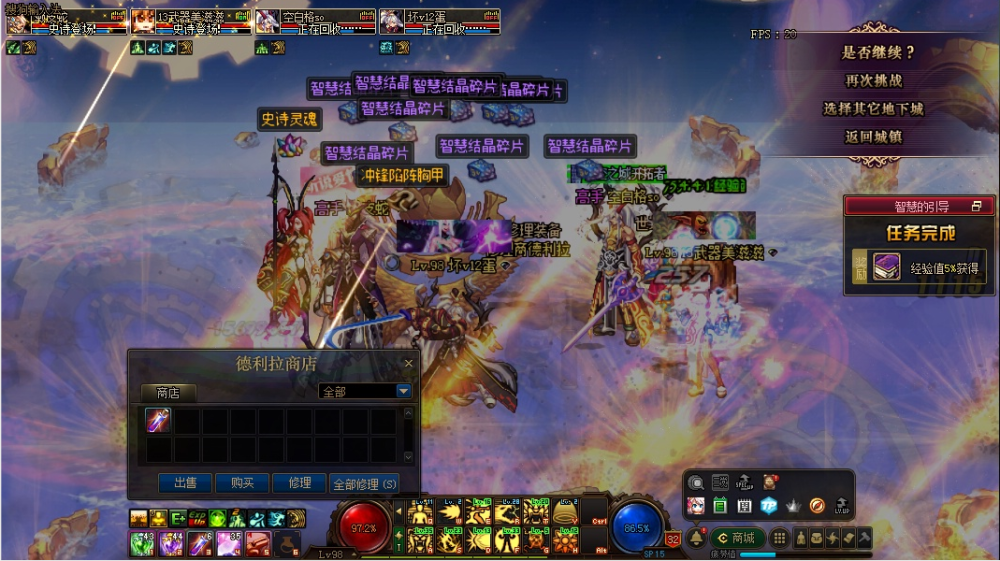Close the 德利拉商店 shop window

coord(408,364)
